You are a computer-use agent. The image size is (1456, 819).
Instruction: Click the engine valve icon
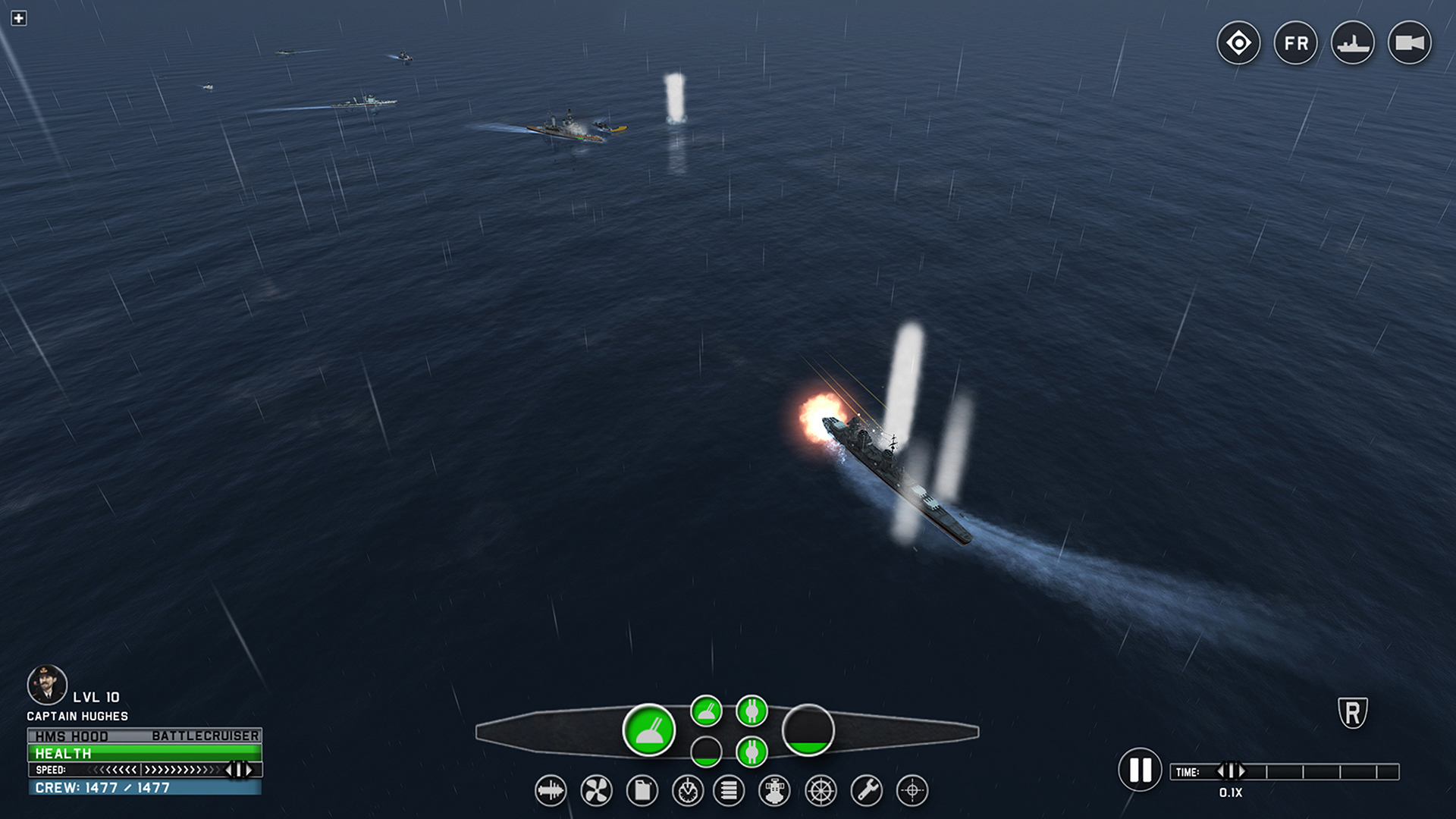click(x=774, y=789)
